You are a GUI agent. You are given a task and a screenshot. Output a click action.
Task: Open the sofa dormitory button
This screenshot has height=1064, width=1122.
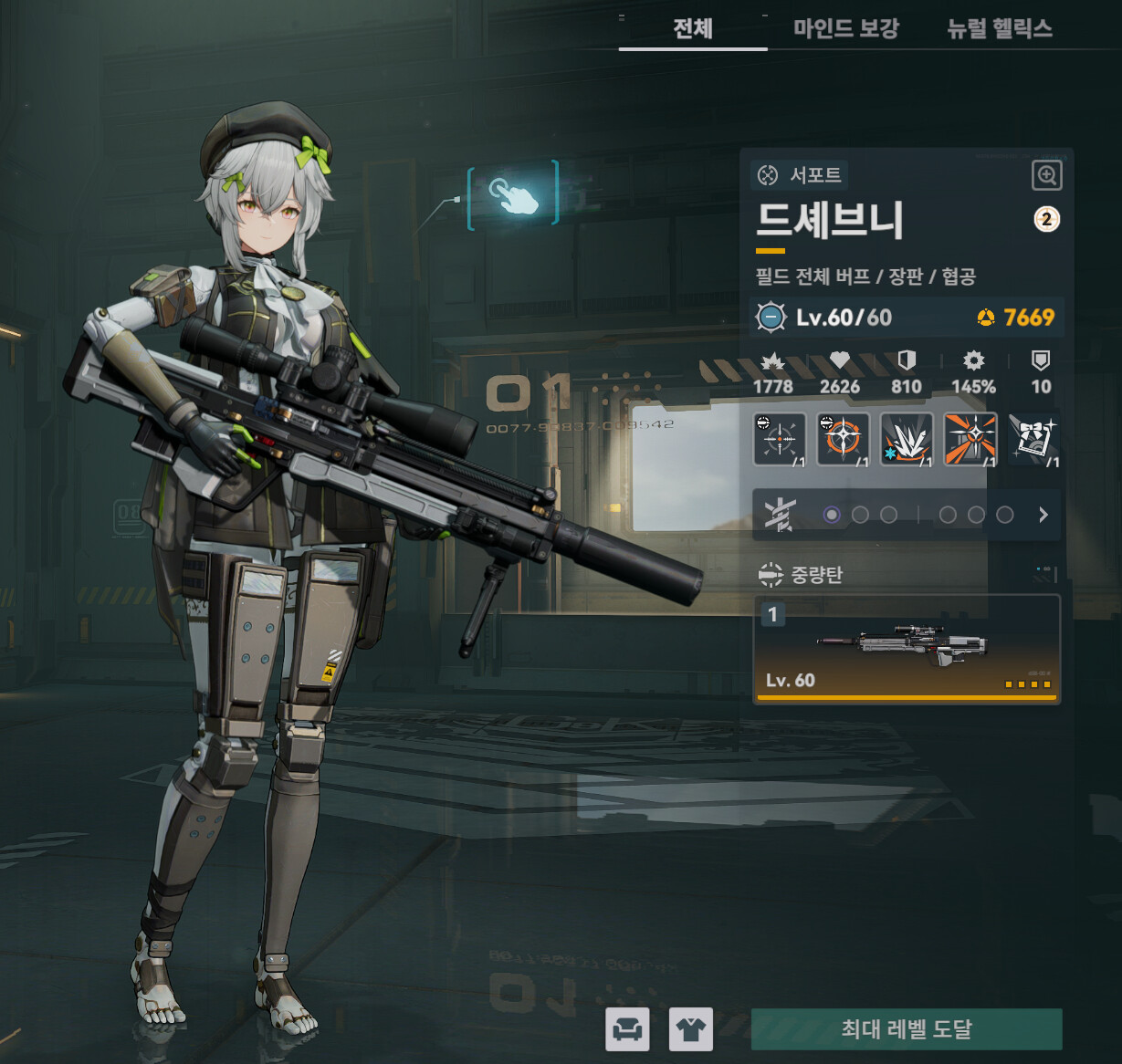627,1029
